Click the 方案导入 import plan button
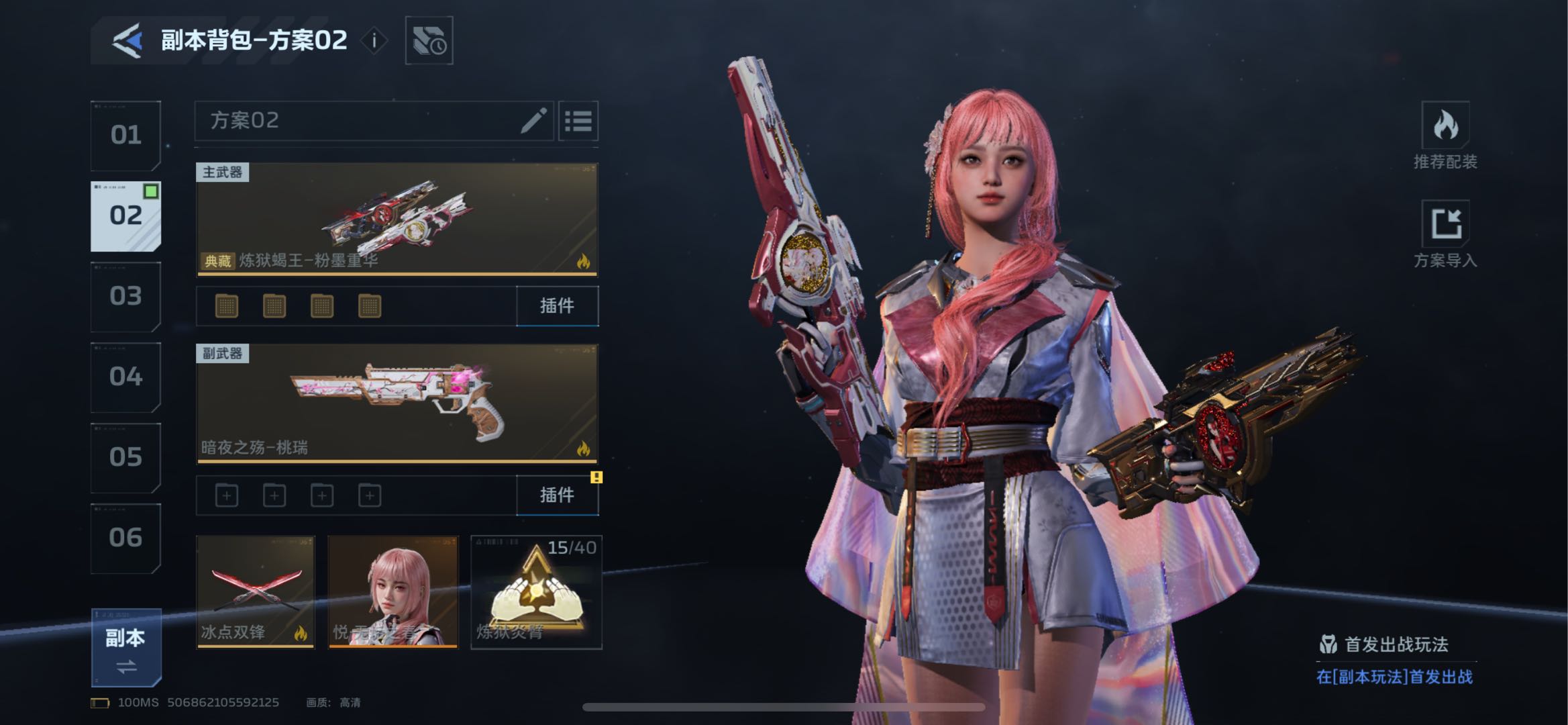This screenshot has height=725, width=1568. (x=1445, y=234)
